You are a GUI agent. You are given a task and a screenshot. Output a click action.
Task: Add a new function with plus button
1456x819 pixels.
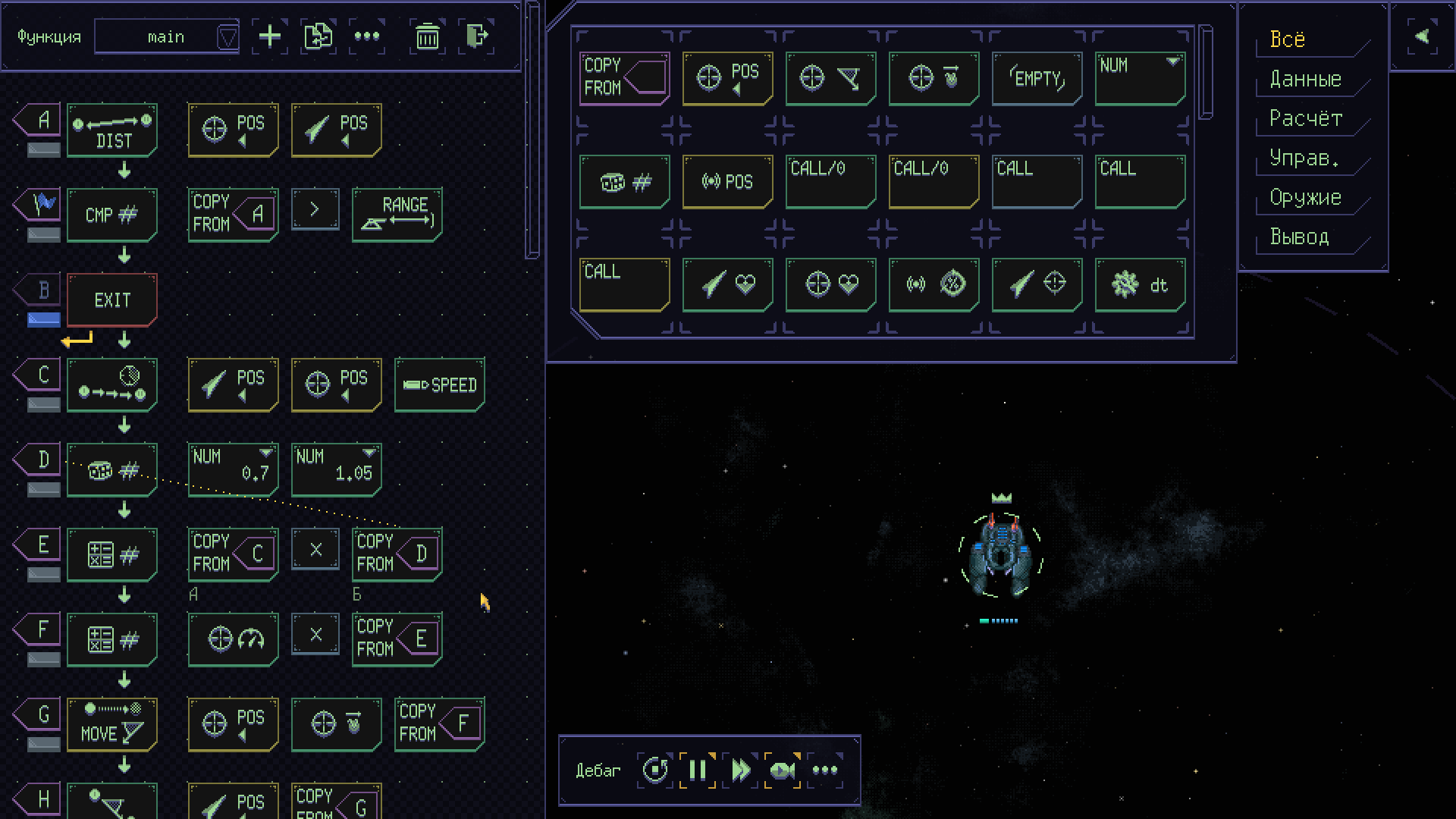[270, 36]
